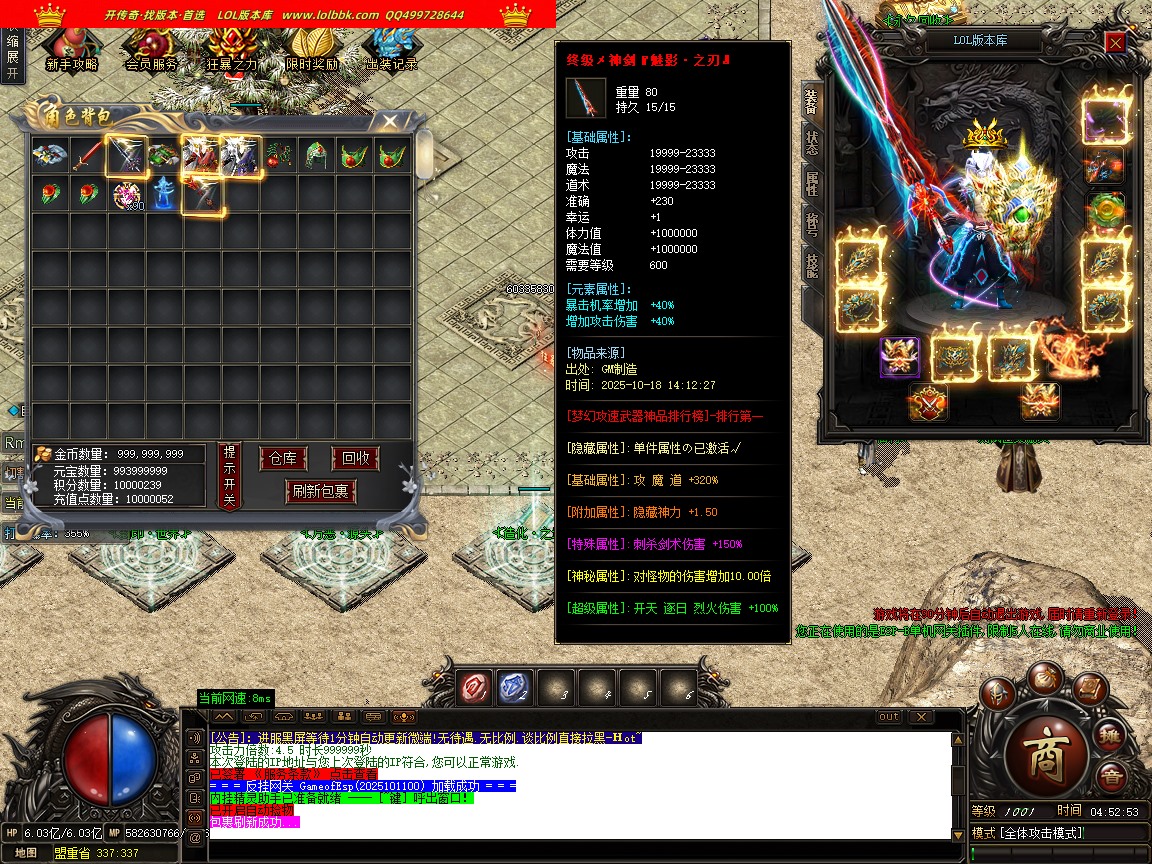Click the 回收 recycle button
Viewport: 1152px width, 864px height.
(355, 459)
